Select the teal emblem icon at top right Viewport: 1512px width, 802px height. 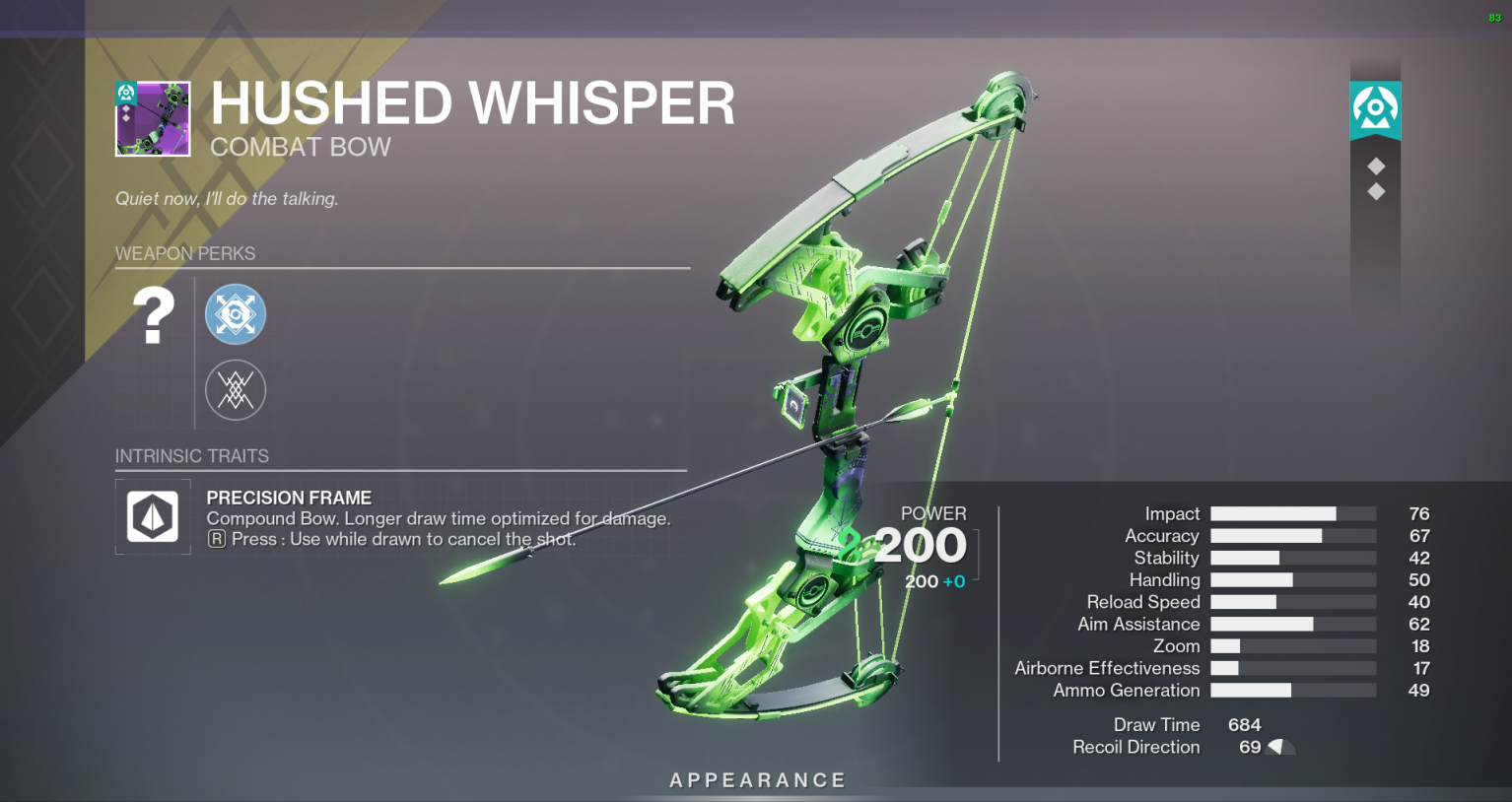pos(1375,108)
